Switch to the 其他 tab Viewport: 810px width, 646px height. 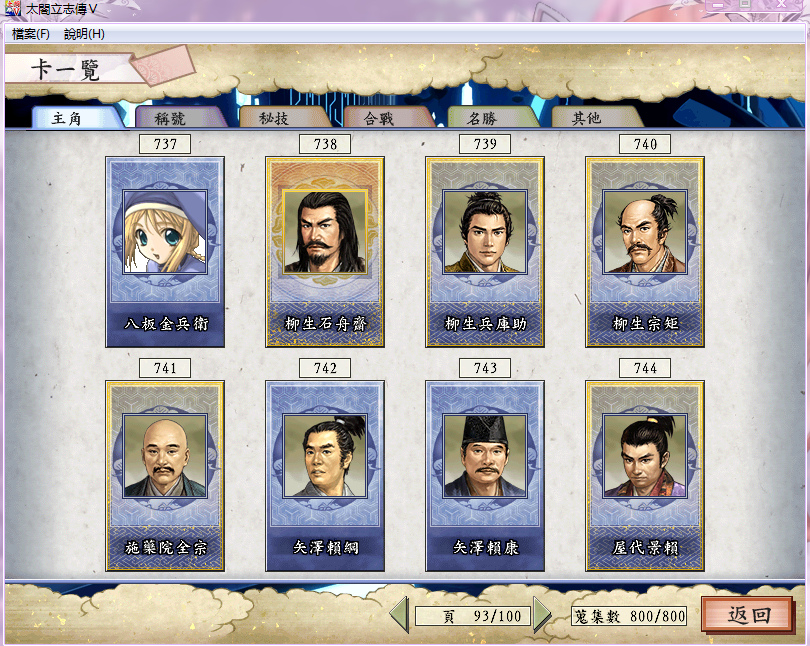tap(586, 118)
